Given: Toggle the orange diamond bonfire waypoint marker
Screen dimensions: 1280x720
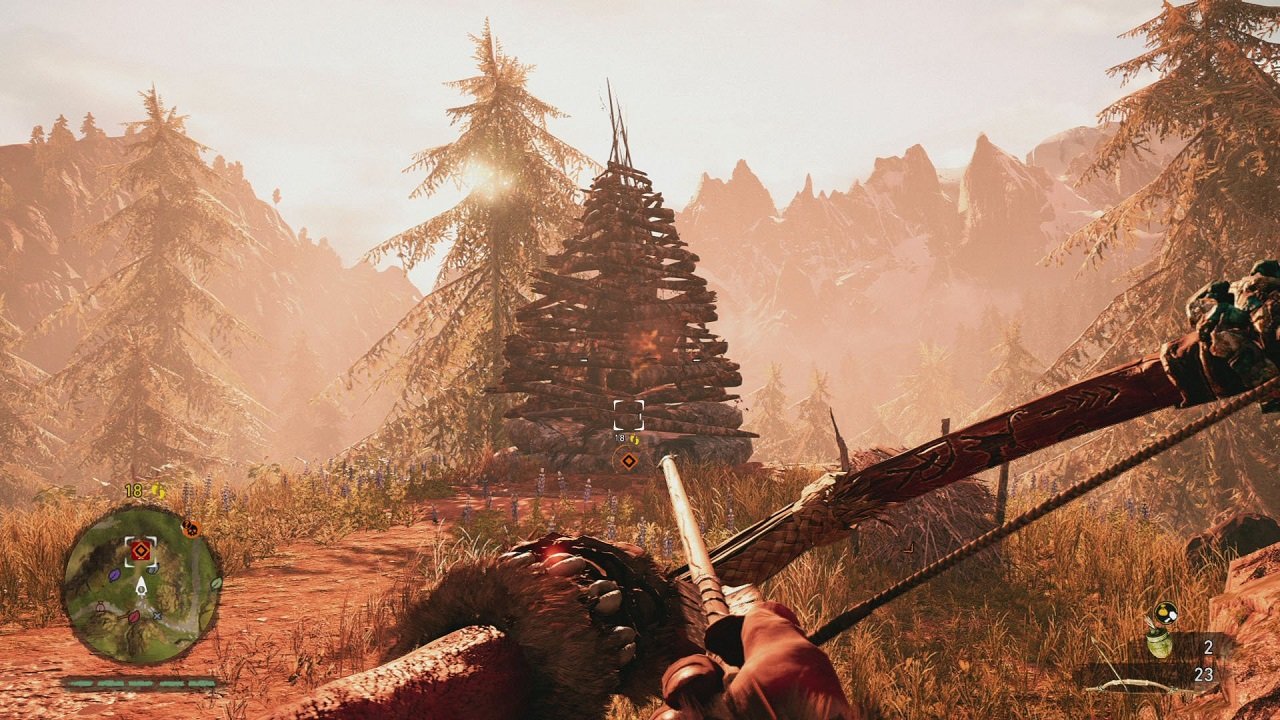Looking at the screenshot, I should tap(627, 462).
